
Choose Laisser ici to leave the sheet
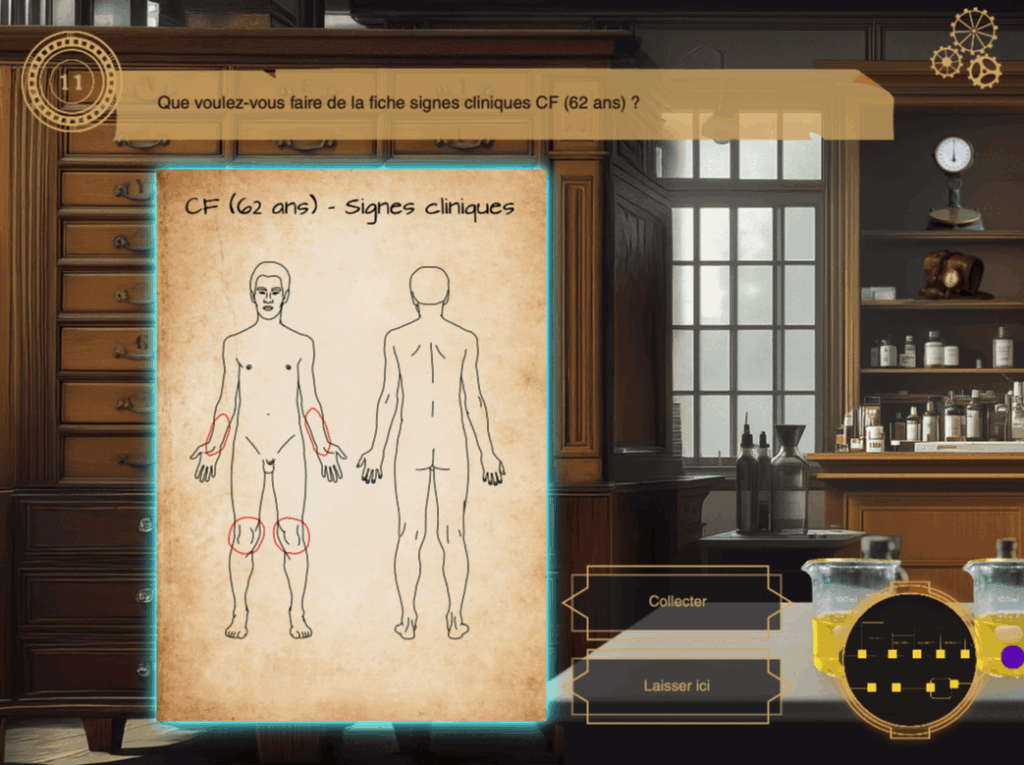(x=677, y=686)
